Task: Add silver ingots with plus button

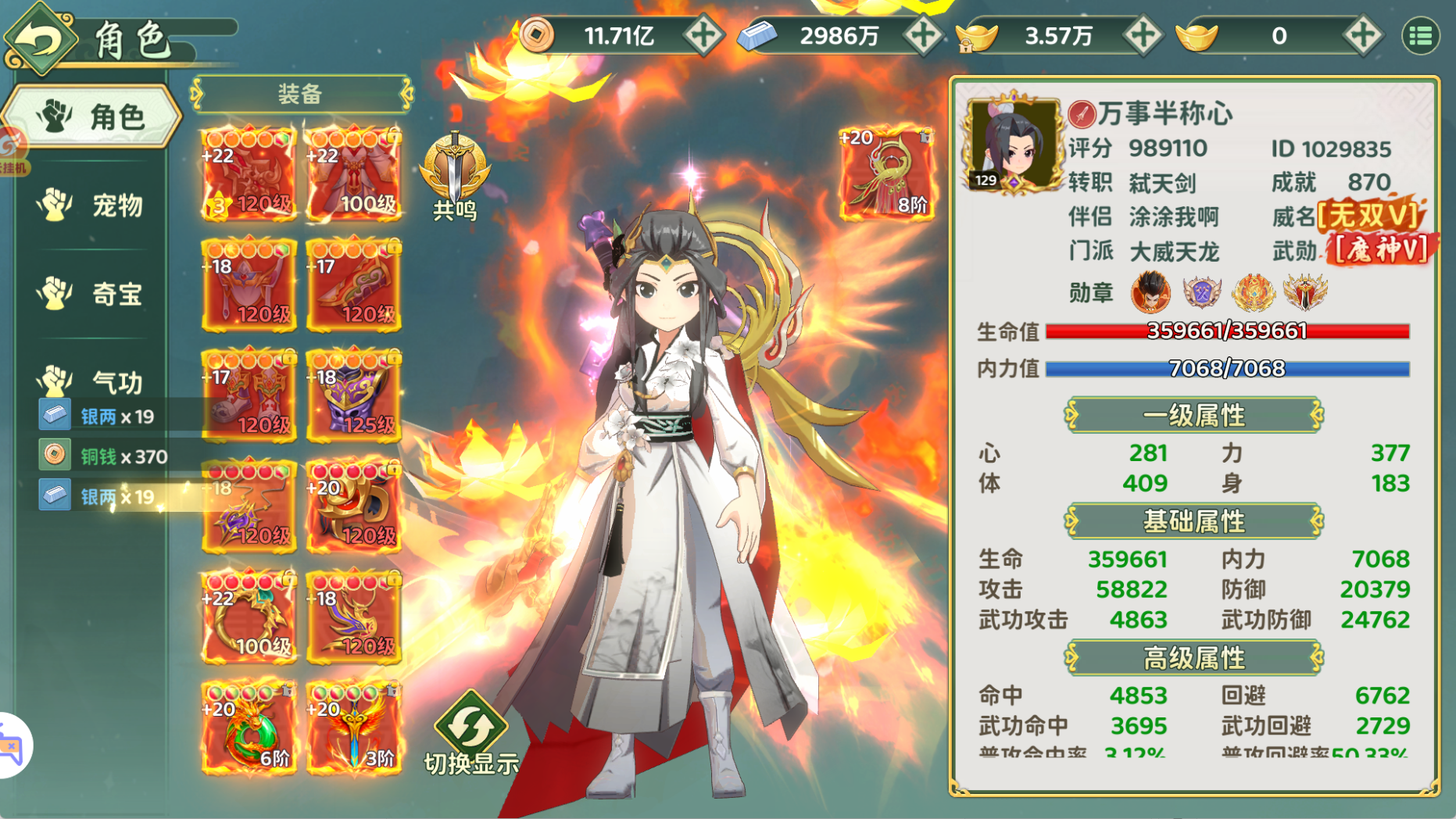Action: tap(922, 36)
